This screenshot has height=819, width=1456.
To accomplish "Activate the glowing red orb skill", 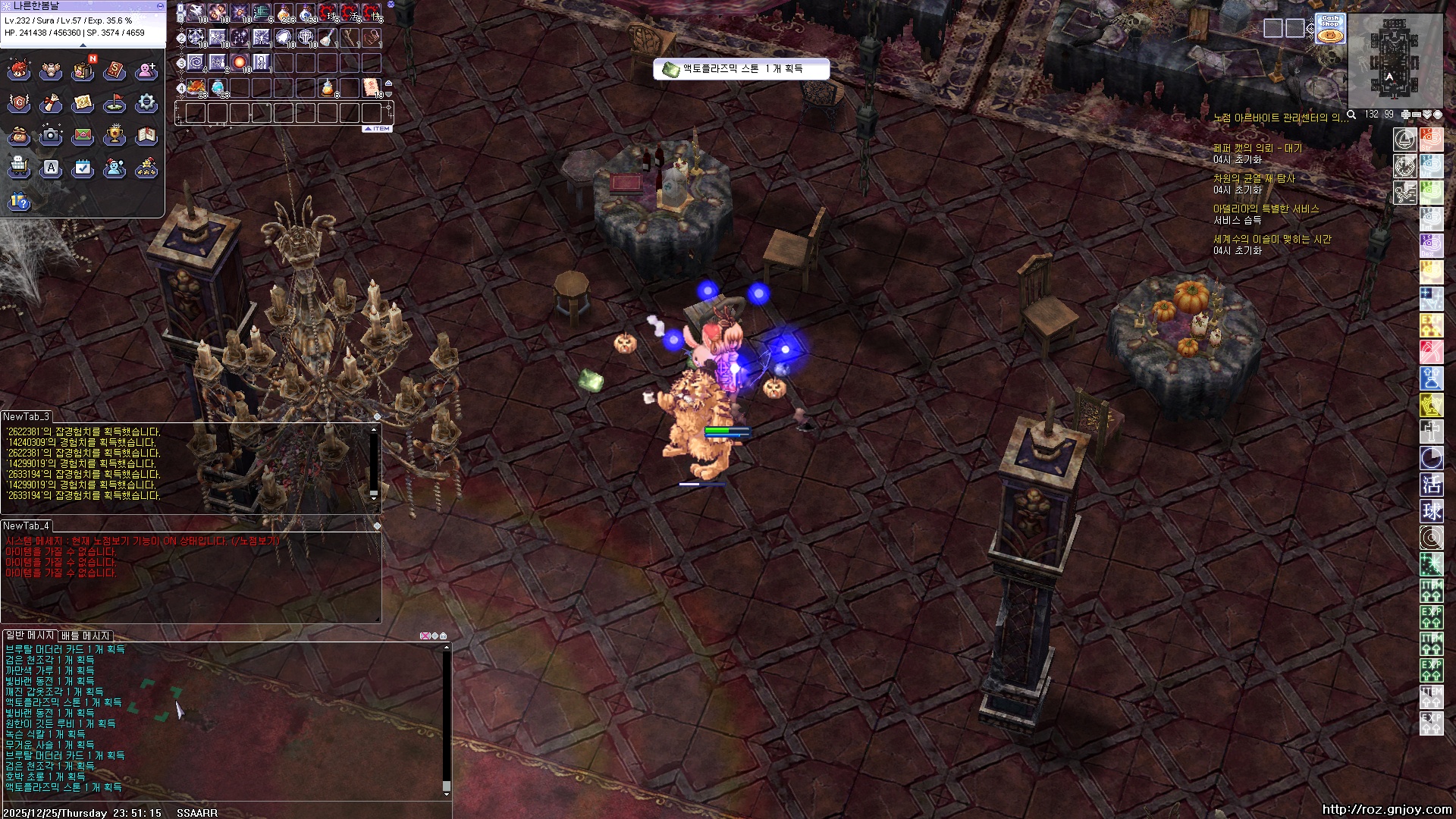I will click(x=240, y=61).
